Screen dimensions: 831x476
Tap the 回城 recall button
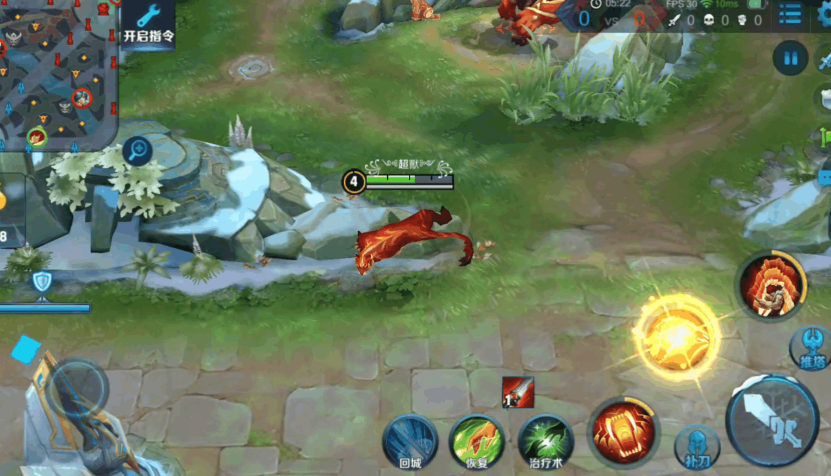[410, 441]
